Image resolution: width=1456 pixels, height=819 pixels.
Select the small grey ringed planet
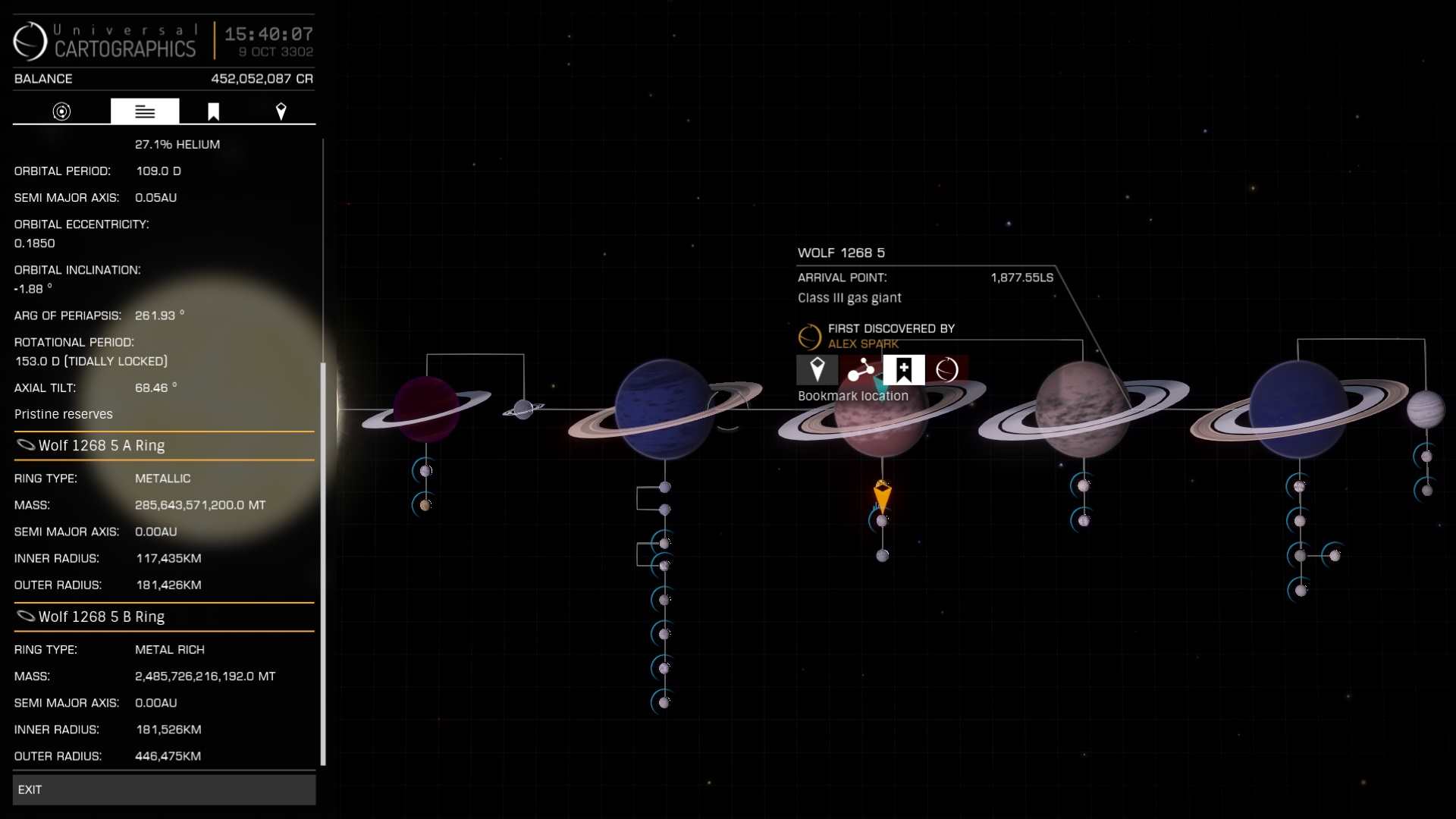point(523,409)
